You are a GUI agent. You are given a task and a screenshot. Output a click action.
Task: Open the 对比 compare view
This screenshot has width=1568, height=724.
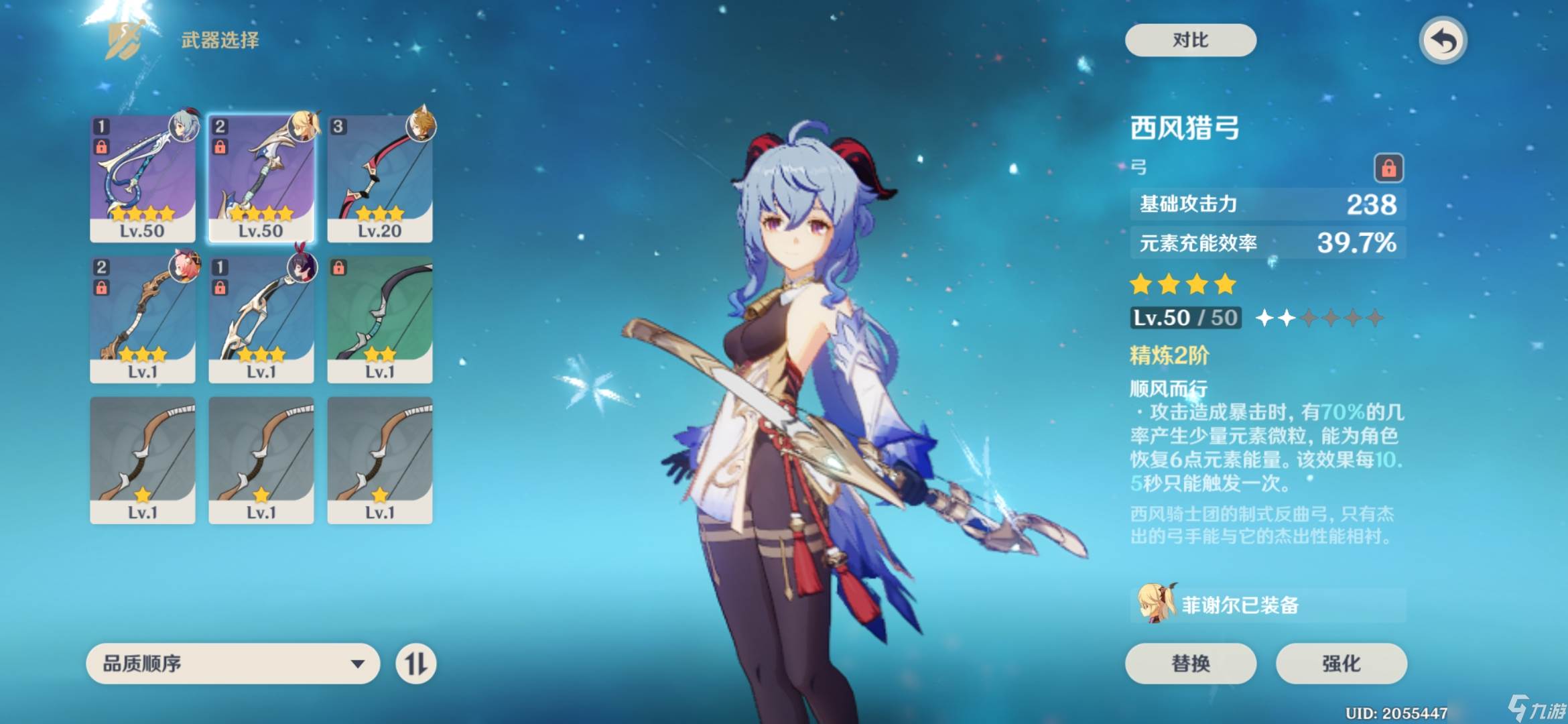[x=1190, y=40]
